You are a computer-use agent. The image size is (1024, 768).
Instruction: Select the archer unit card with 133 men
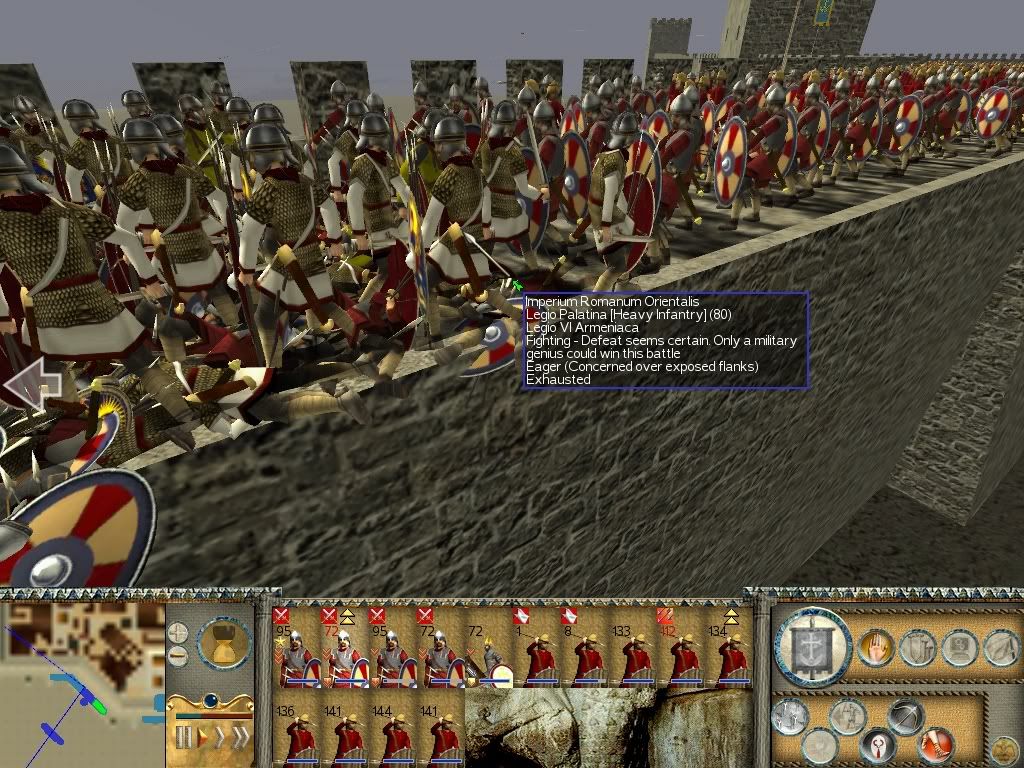[637, 655]
